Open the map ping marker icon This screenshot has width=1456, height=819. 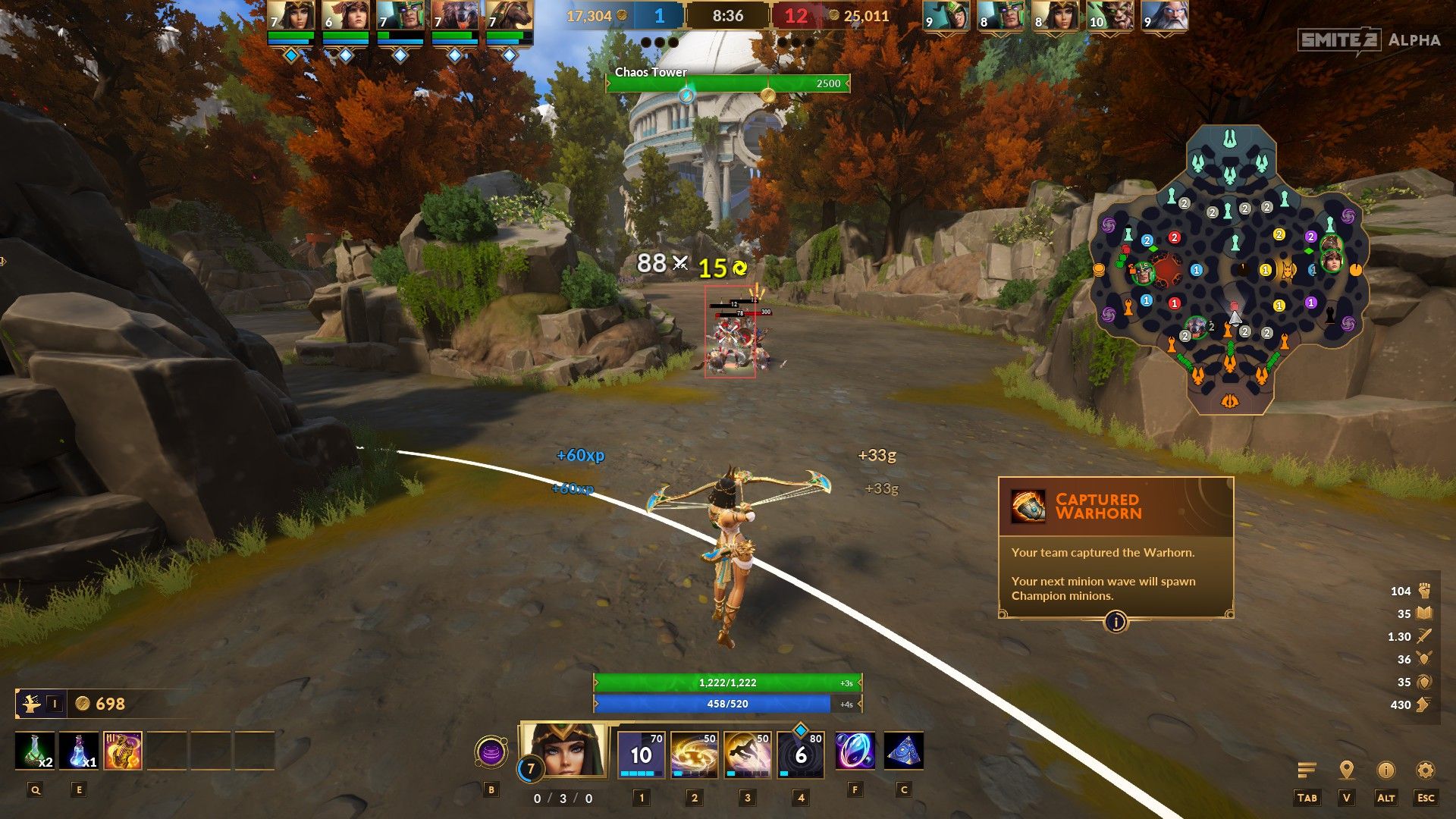click(1347, 770)
